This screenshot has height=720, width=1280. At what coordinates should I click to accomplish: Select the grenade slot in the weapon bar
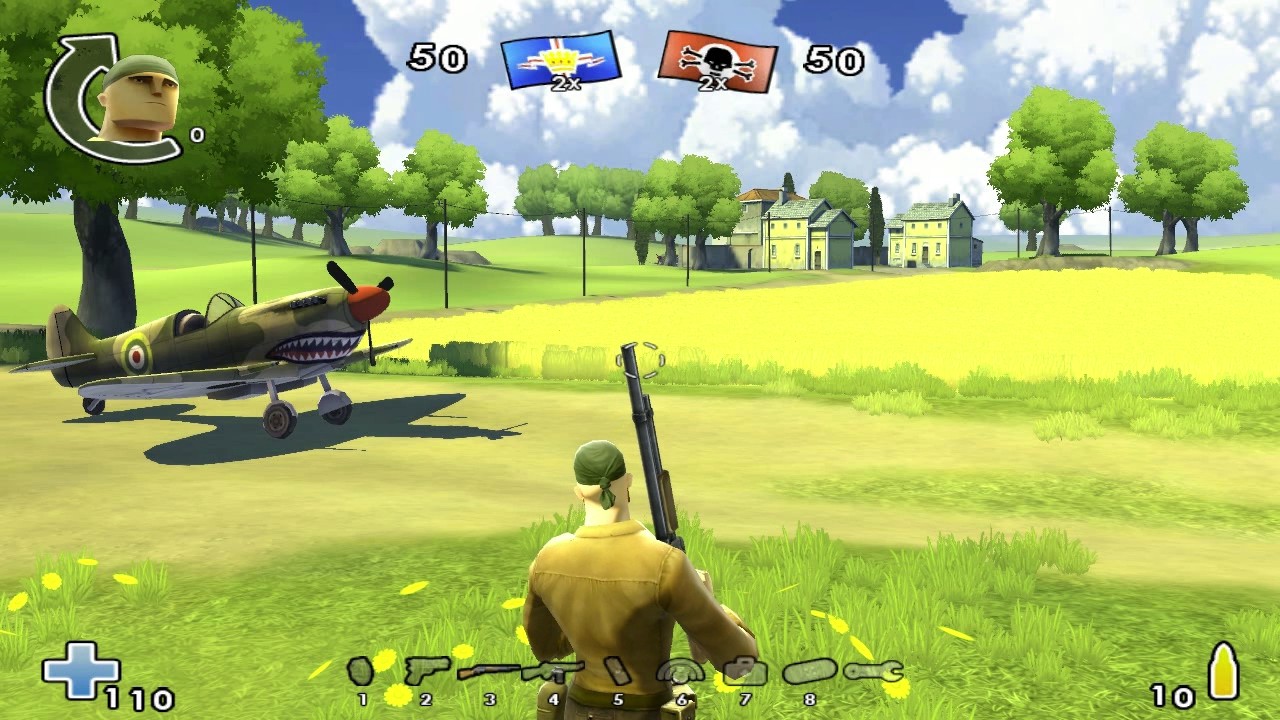[x=361, y=670]
